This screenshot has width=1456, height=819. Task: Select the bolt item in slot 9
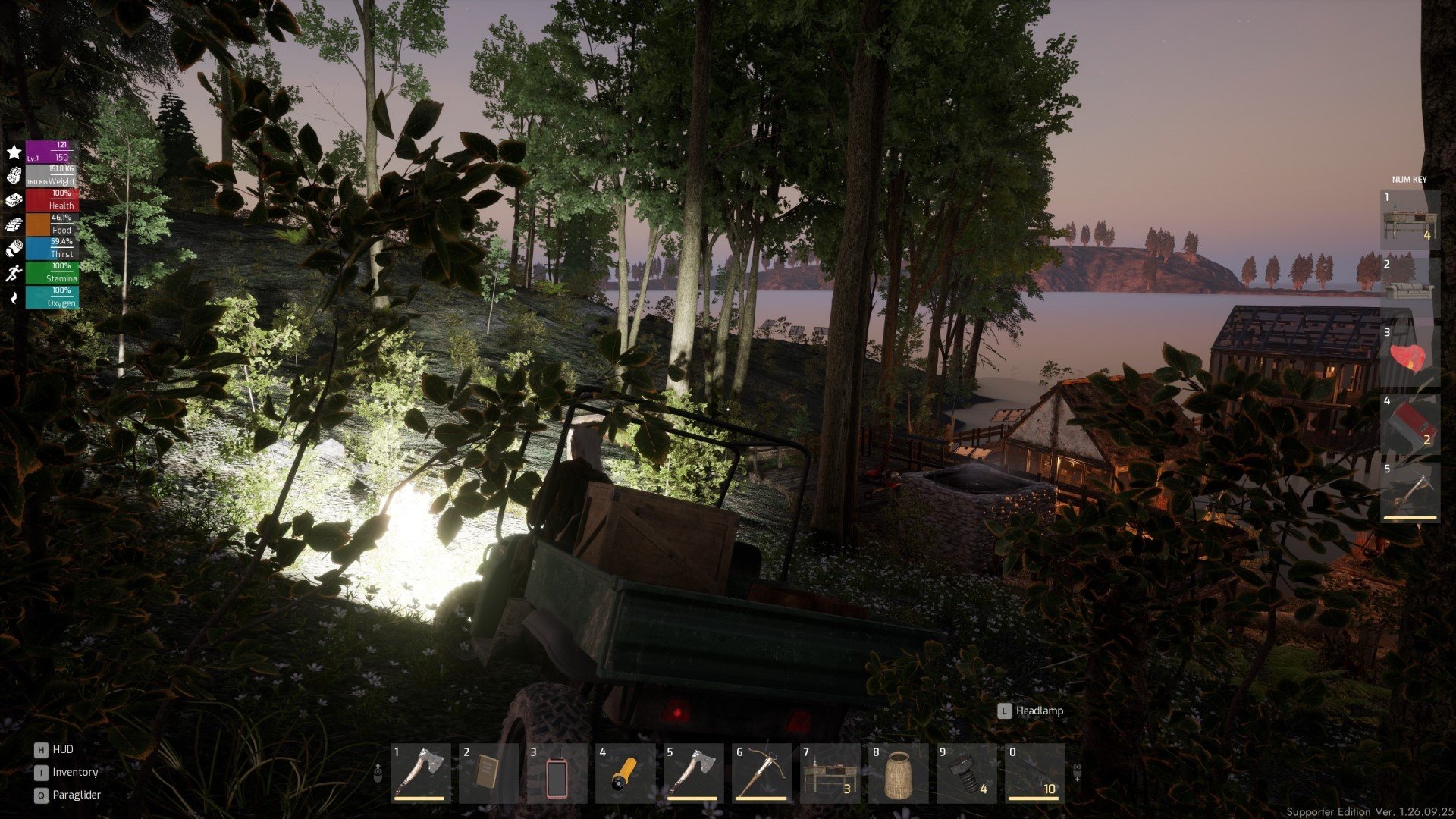pyautogui.click(x=966, y=773)
